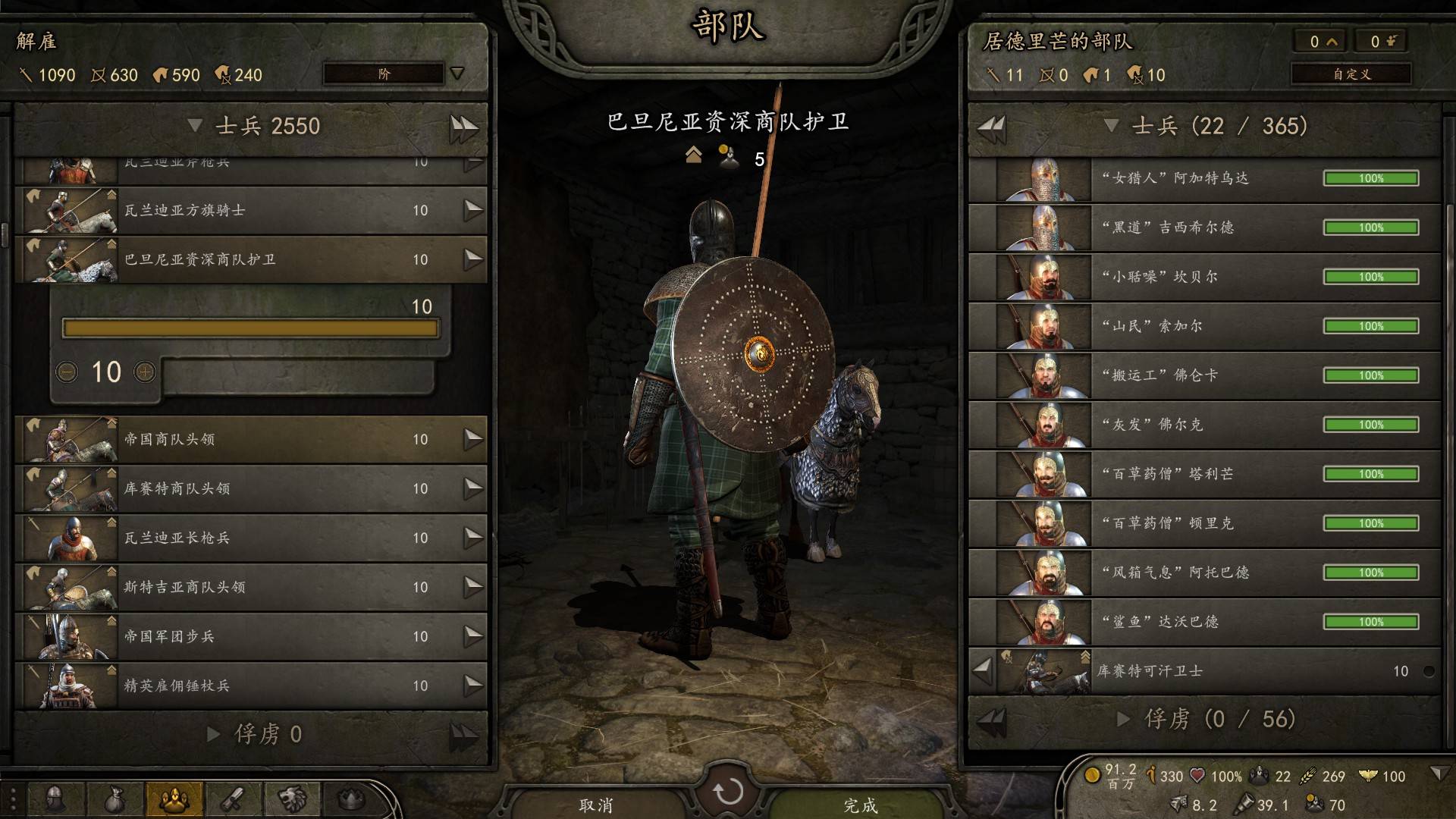Image resolution: width=1456 pixels, height=819 pixels.
Task: Collapse the left 士兵 2550 section
Action: 195,126
